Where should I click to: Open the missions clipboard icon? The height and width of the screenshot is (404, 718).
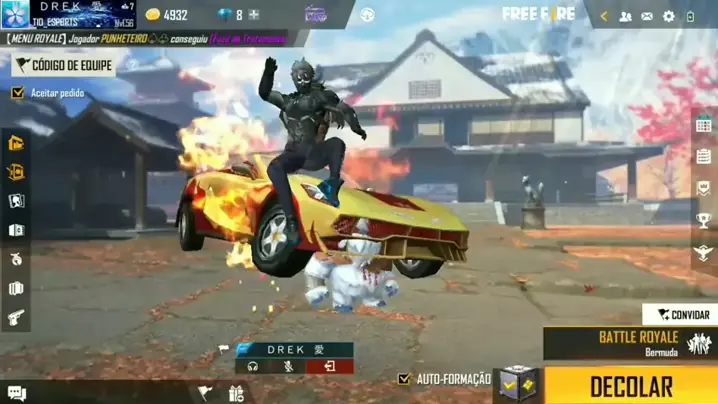tap(704, 156)
